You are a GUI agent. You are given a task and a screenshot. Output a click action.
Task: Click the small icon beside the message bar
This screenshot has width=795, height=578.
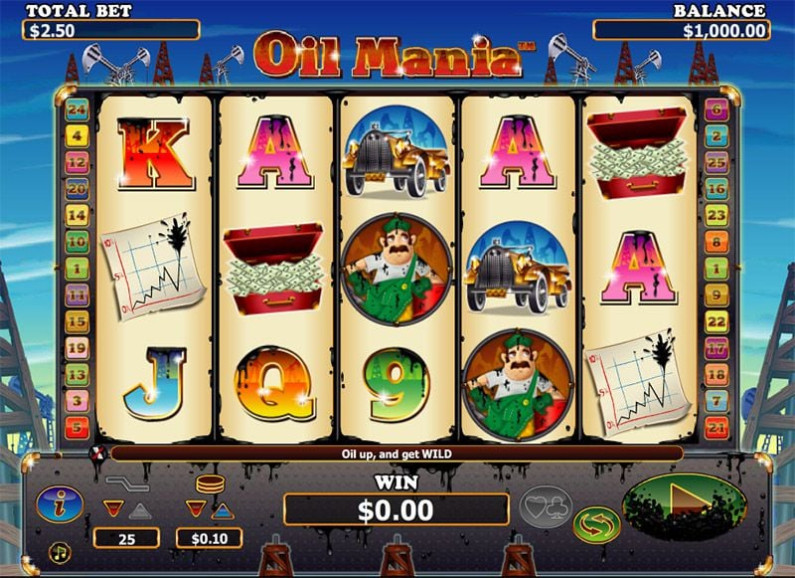pyautogui.click(x=97, y=453)
